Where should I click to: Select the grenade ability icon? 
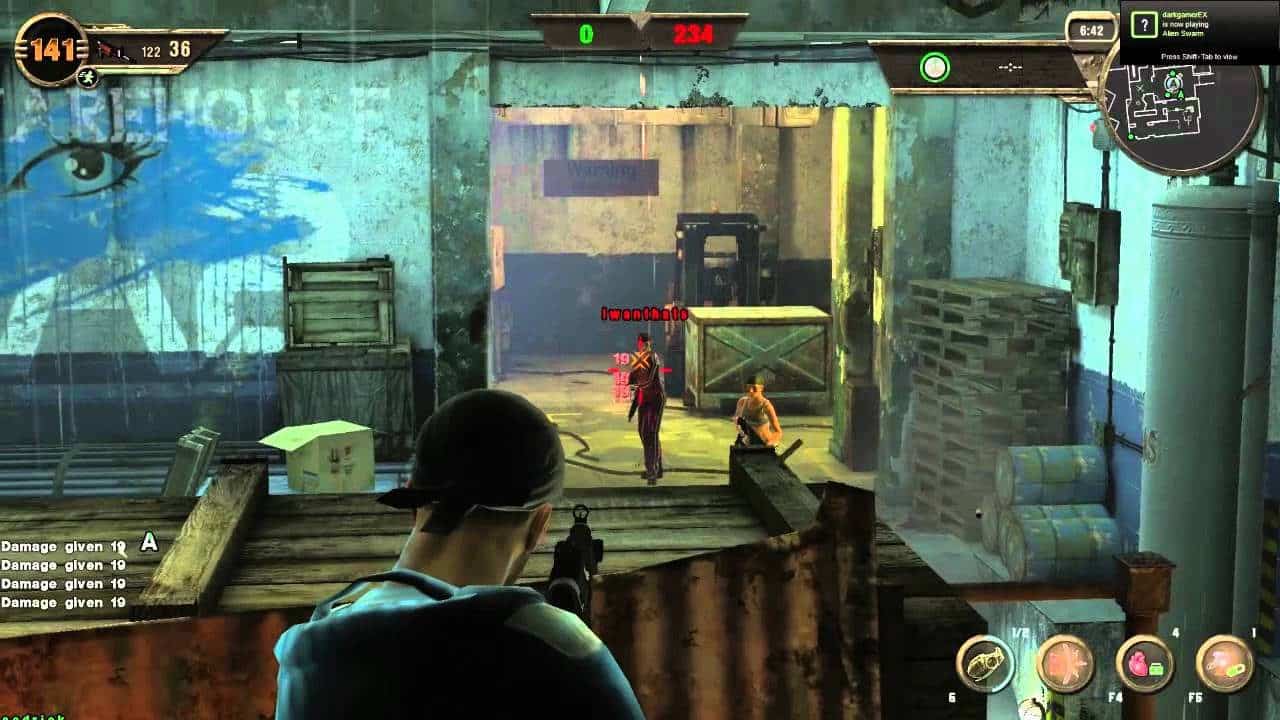[x=985, y=662]
